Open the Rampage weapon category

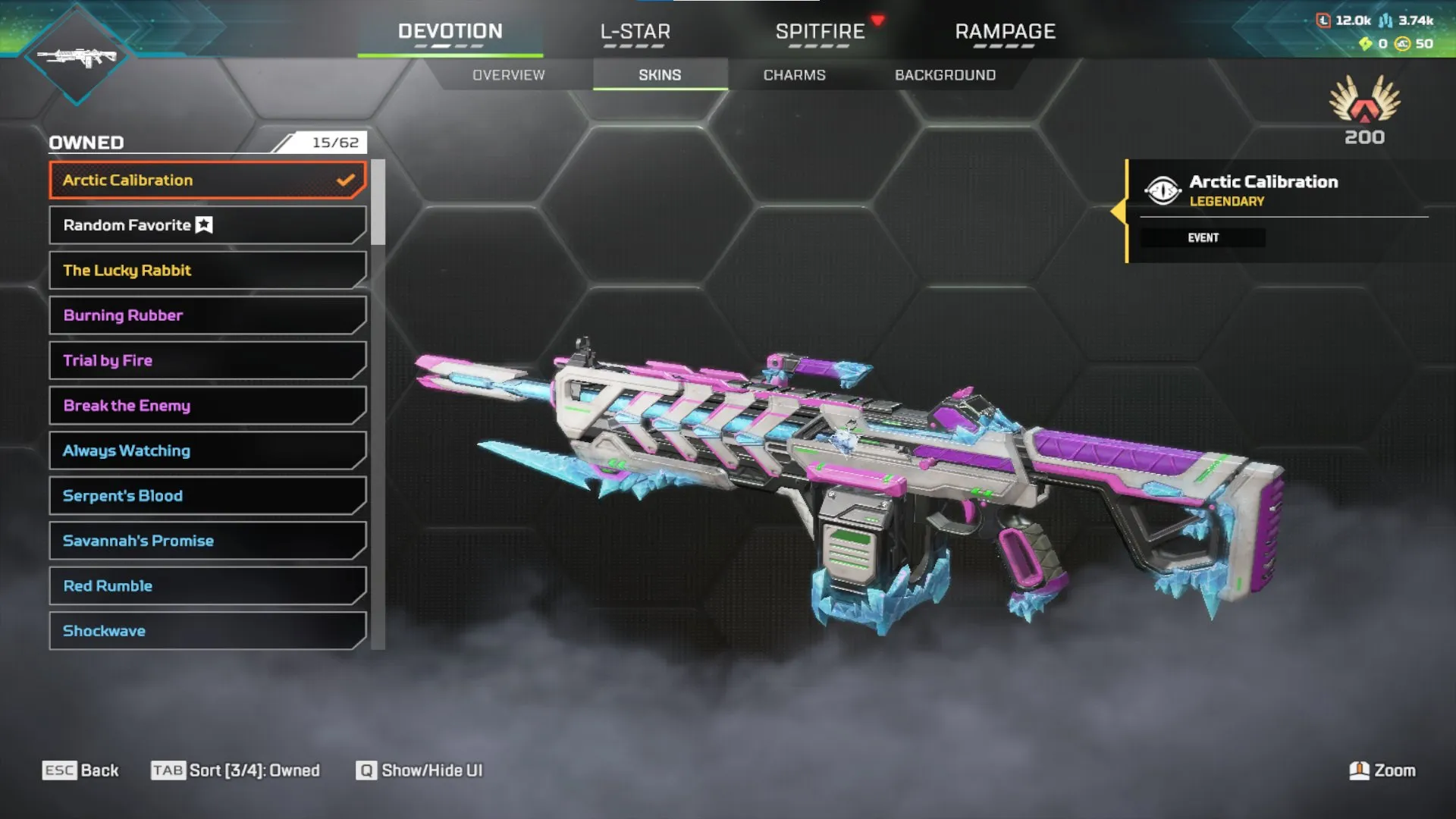[1005, 32]
